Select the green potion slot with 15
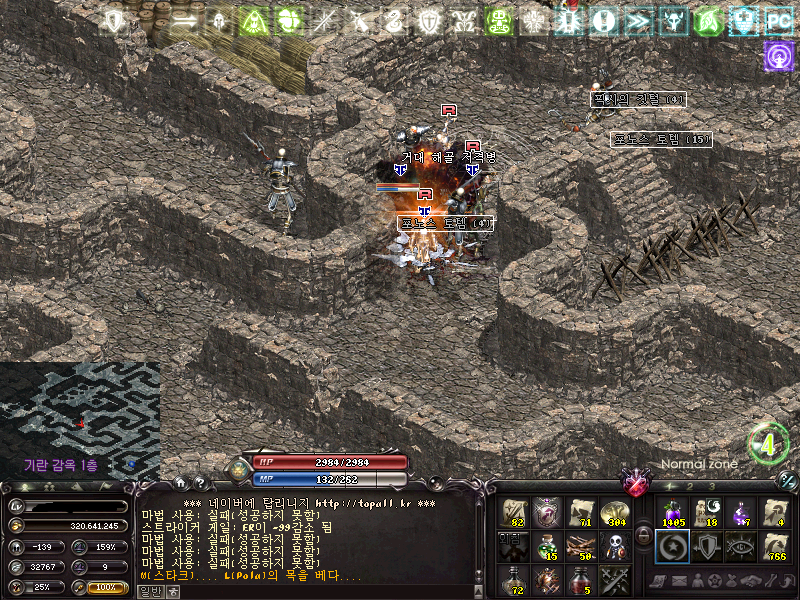This screenshot has width=800, height=600. 548,546
